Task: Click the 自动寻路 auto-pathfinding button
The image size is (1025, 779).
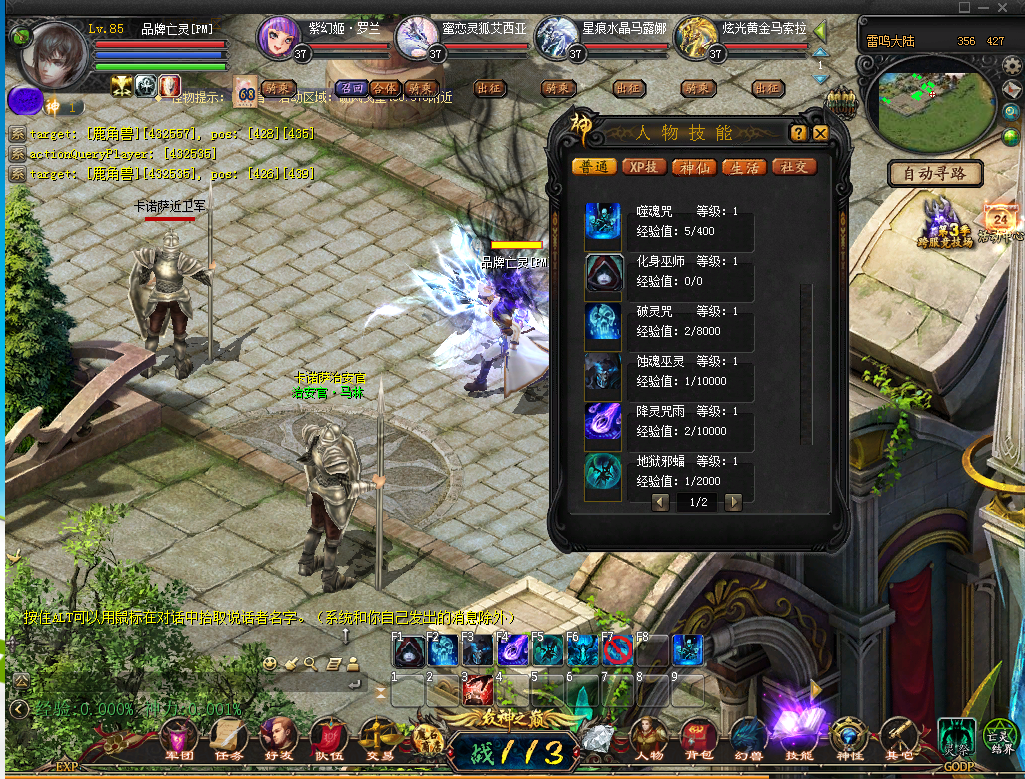Action: (x=935, y=174)
